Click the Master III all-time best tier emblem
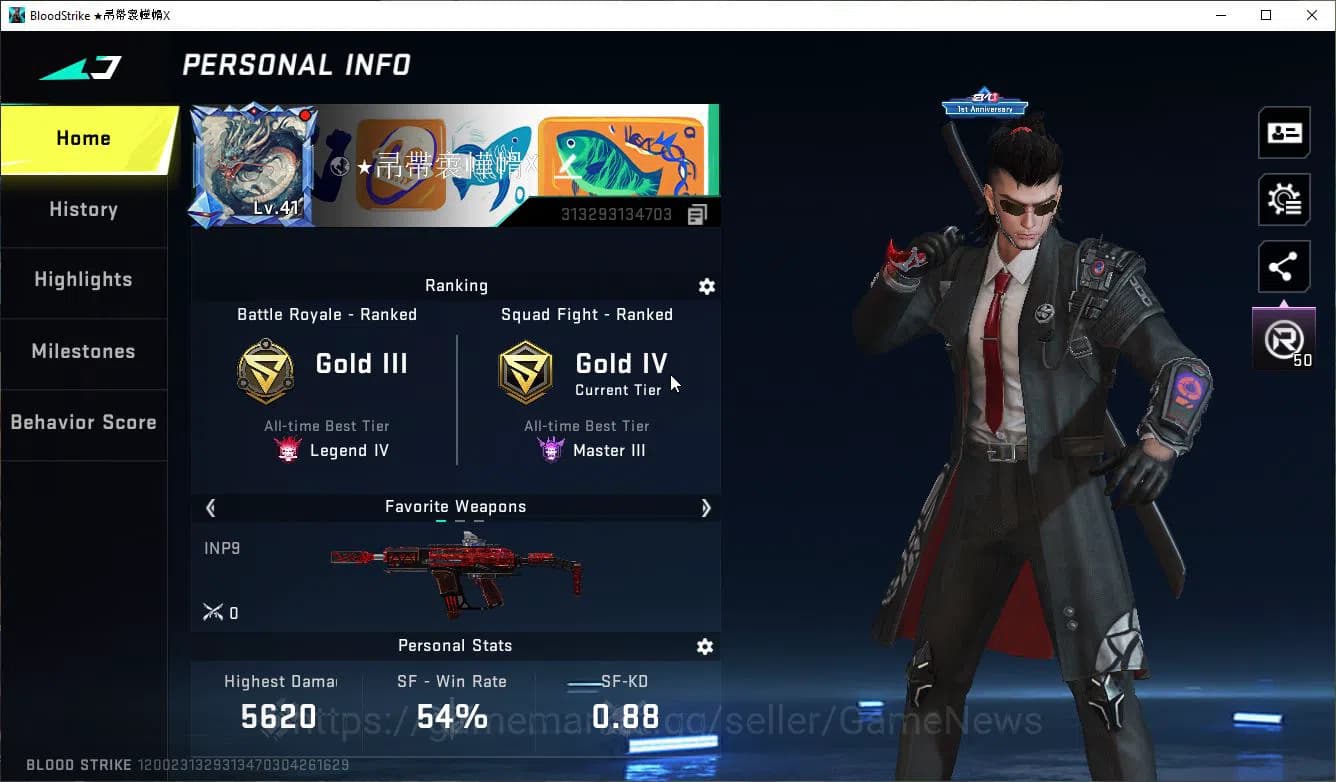The image size is (1336, 782). (x=548, y=450)
